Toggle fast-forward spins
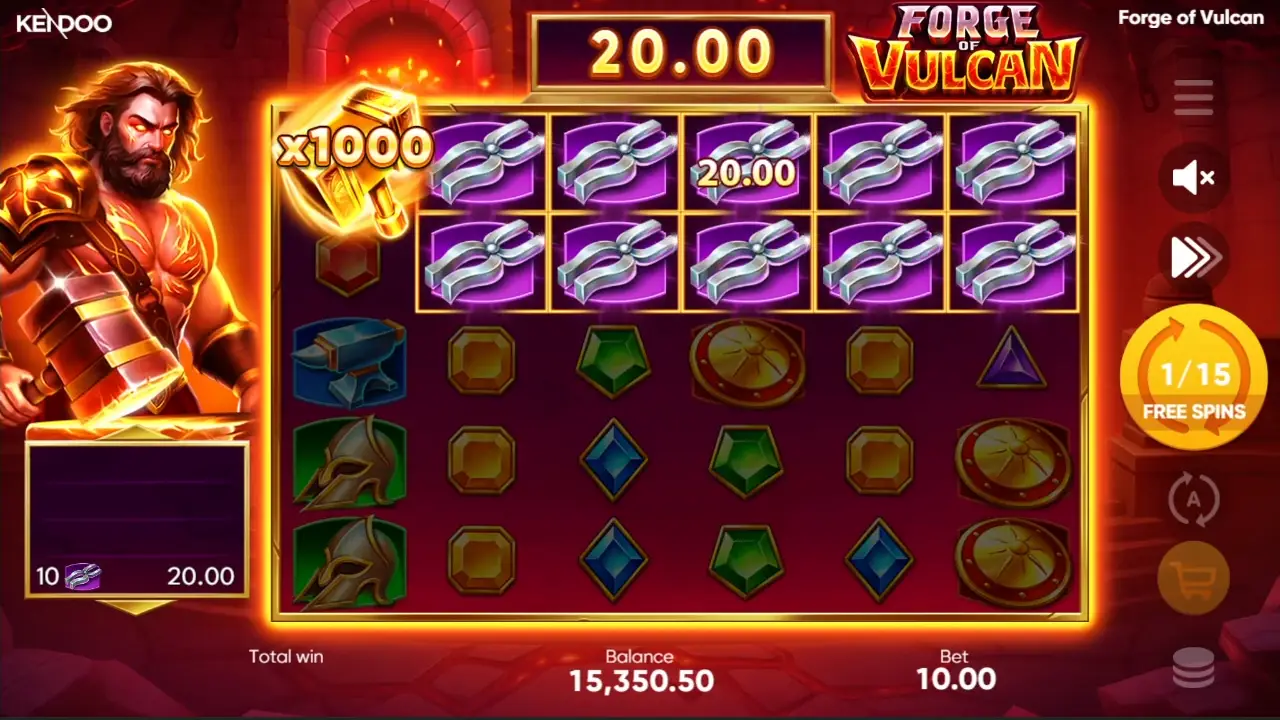 tap(1193, 257)
